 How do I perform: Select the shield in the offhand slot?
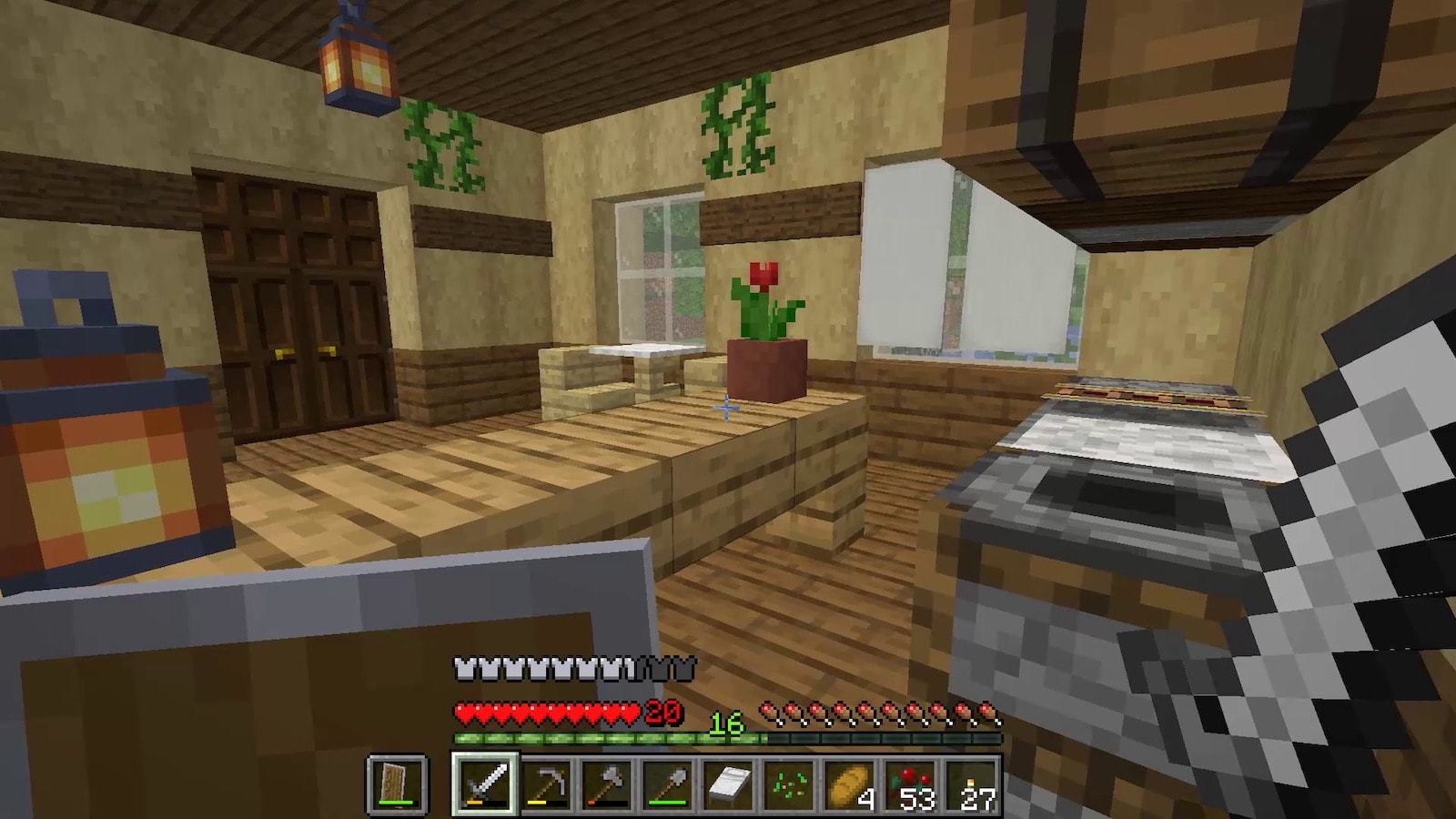[397, 784]
